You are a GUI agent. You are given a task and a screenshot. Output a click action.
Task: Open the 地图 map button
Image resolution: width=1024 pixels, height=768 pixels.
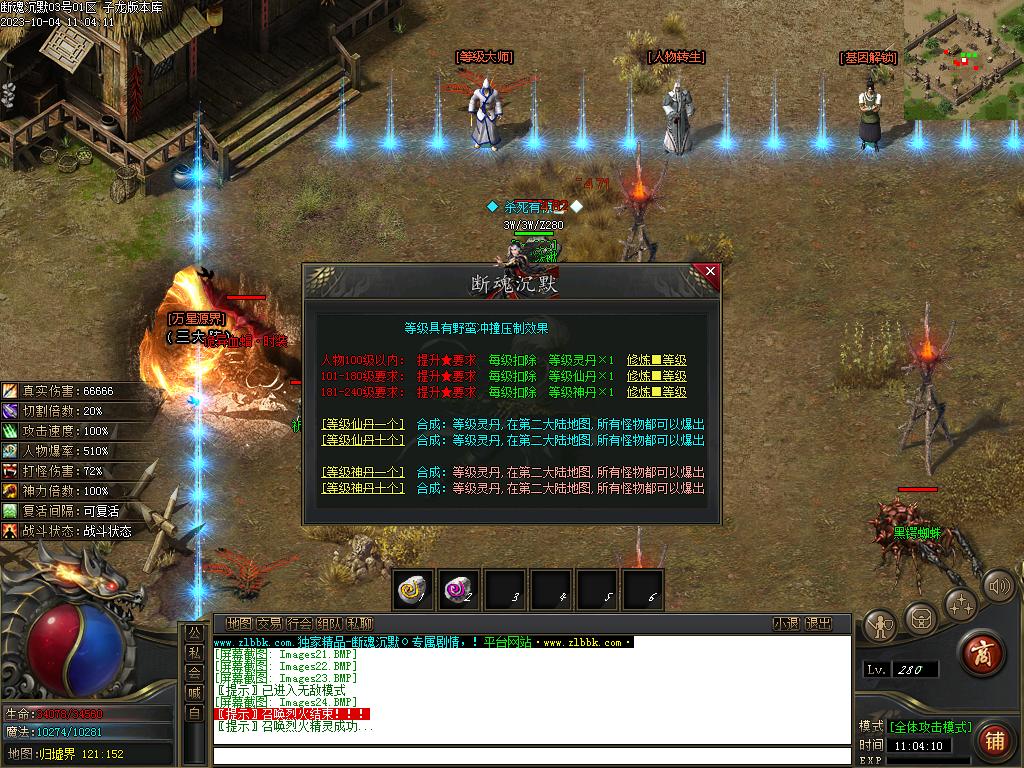[239, 624]
